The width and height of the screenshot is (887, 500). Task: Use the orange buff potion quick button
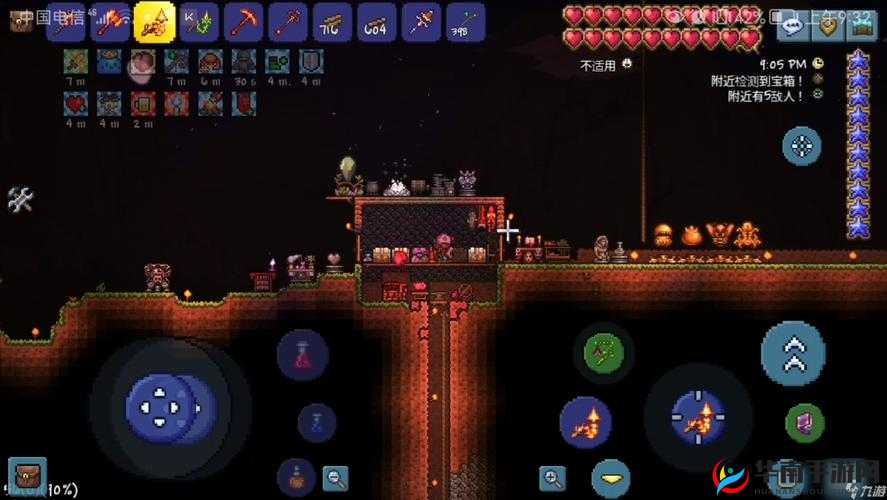(297, 477)
